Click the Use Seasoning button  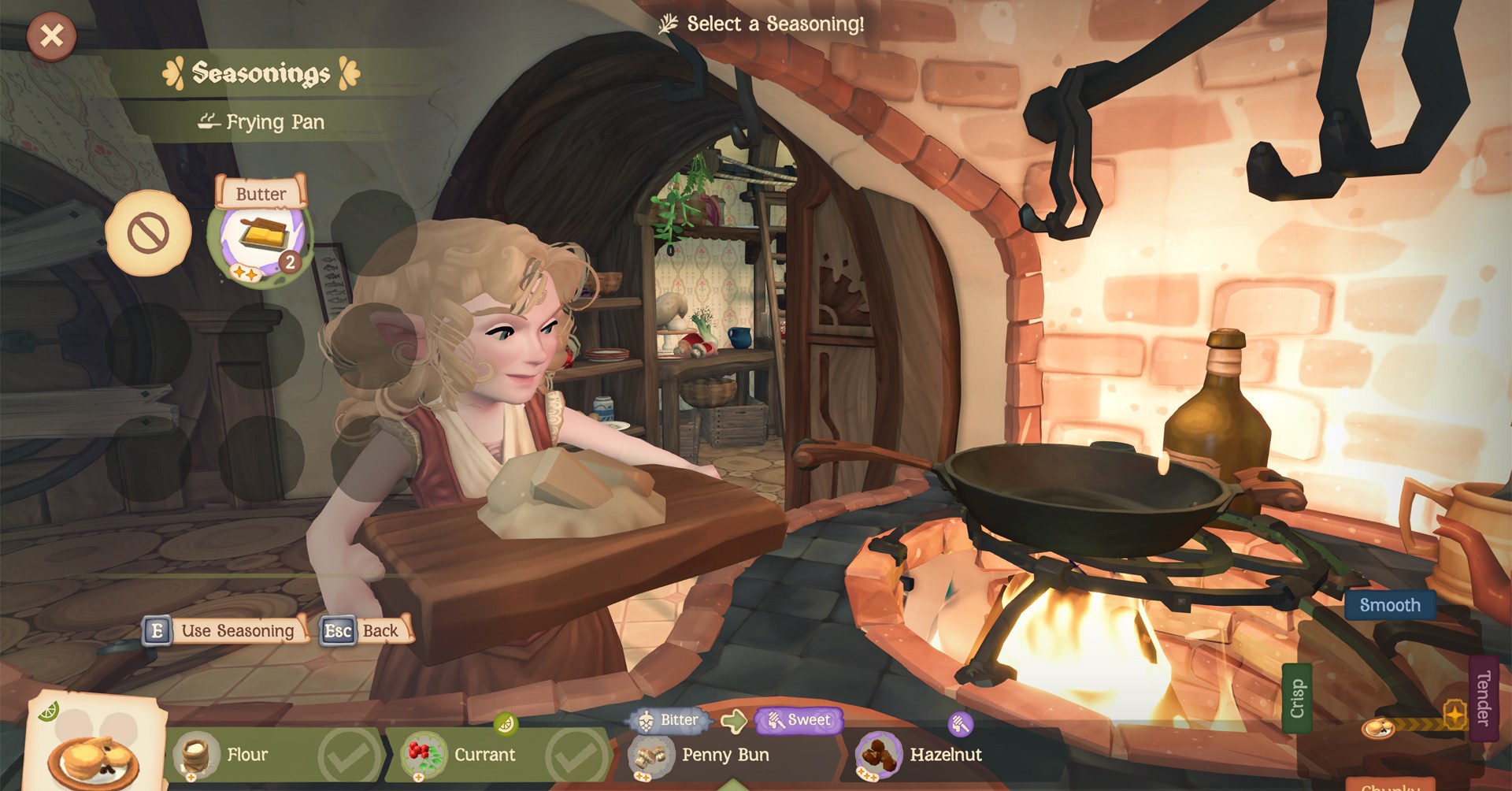point(224,631)
